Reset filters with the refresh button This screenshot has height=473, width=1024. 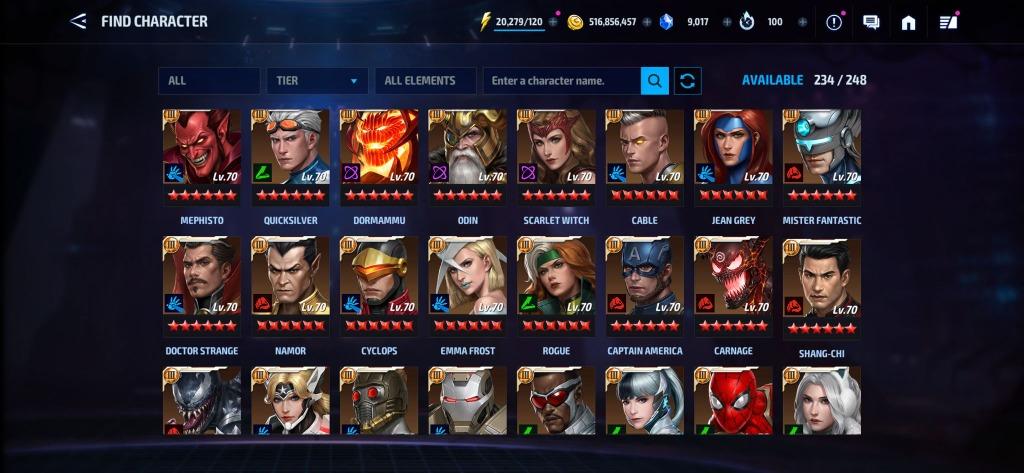click(x=688, y=81)
